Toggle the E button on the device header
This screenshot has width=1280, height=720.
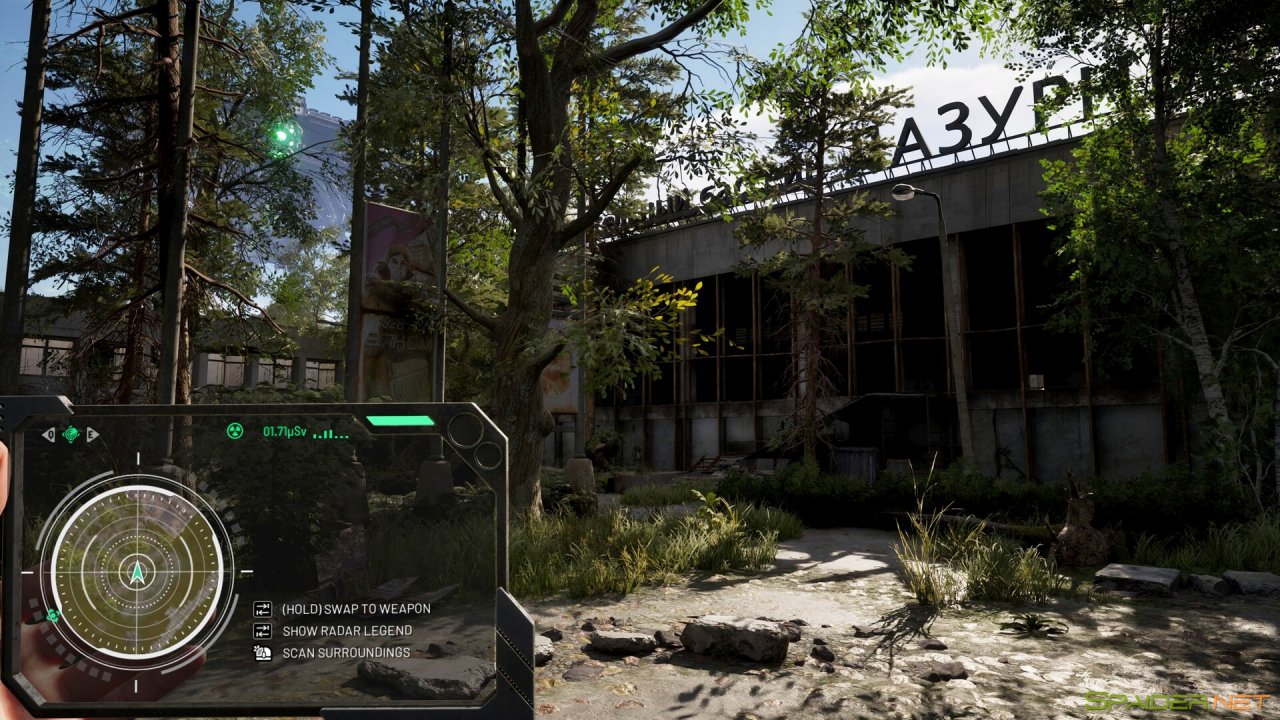point(90,434)
